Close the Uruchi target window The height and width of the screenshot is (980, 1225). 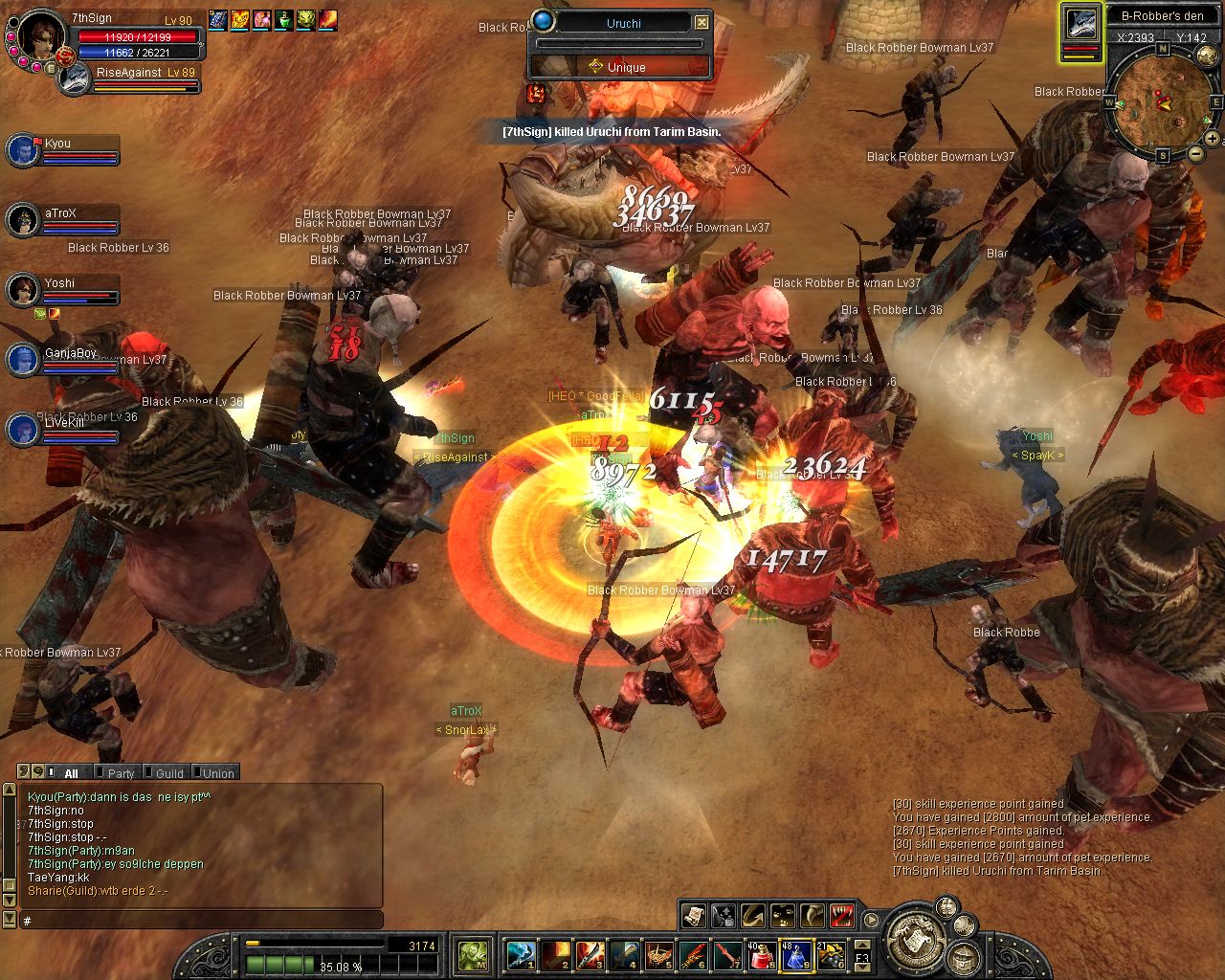coord(702,22)
